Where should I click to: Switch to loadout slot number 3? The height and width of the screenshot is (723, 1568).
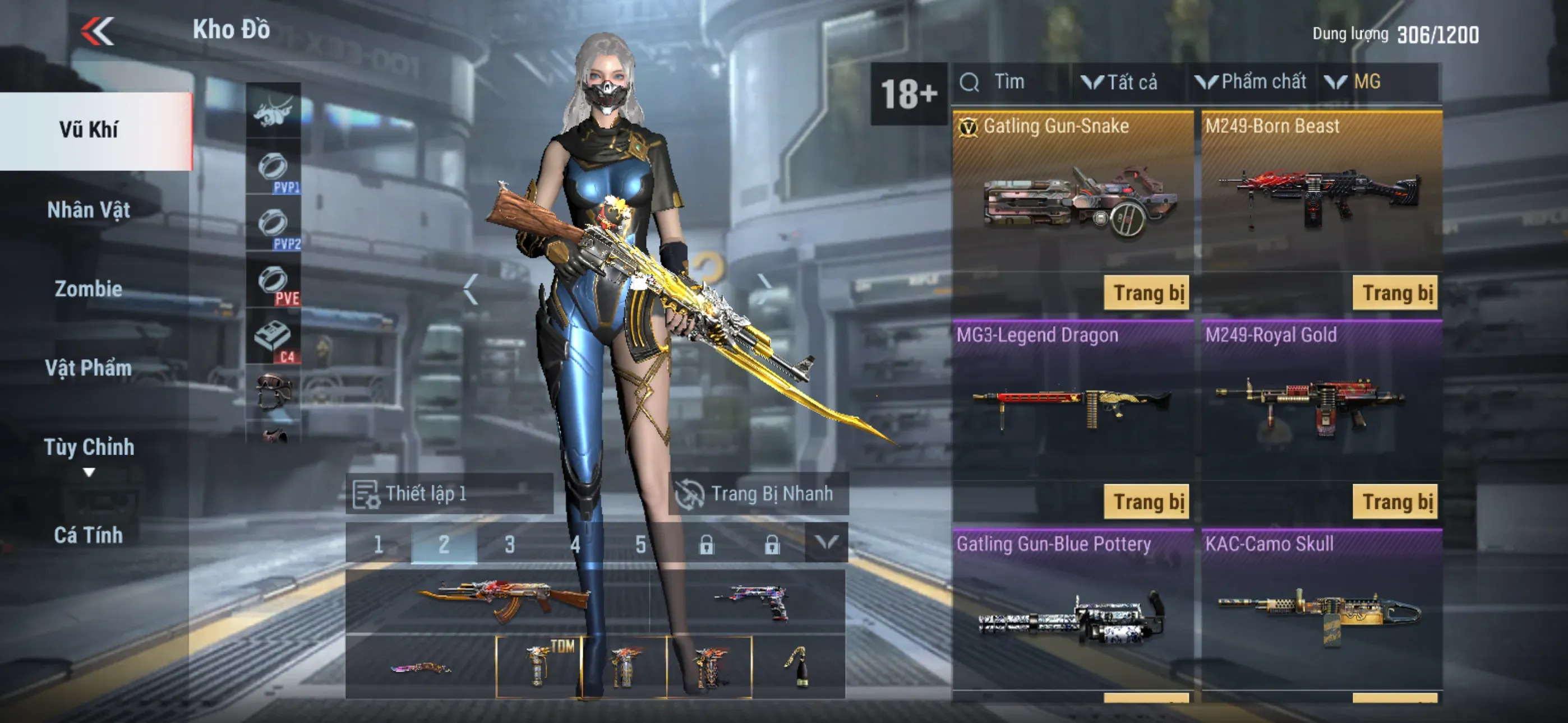coord(509,544)
